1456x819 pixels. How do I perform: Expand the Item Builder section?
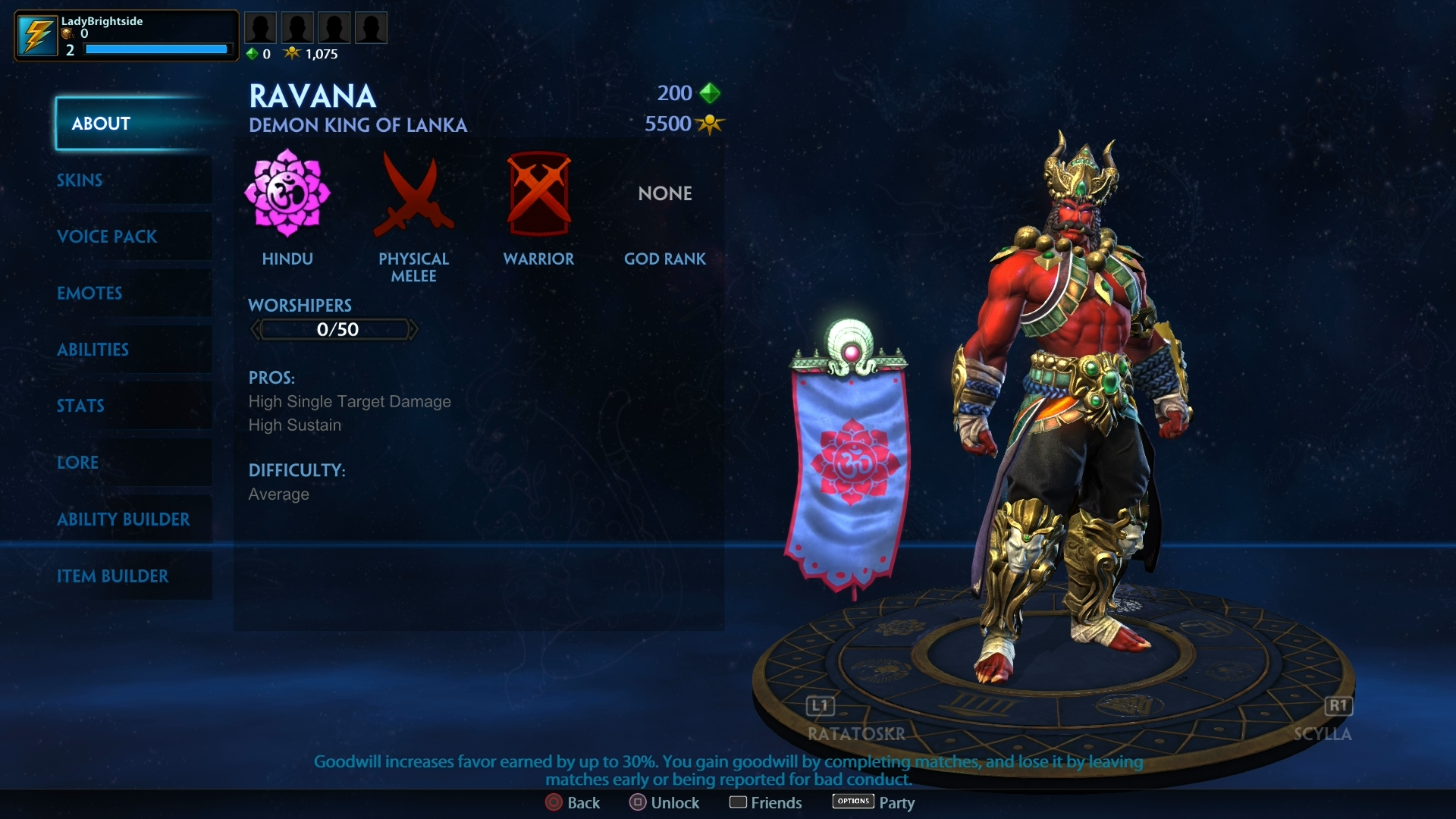click(x=114, y=576)
